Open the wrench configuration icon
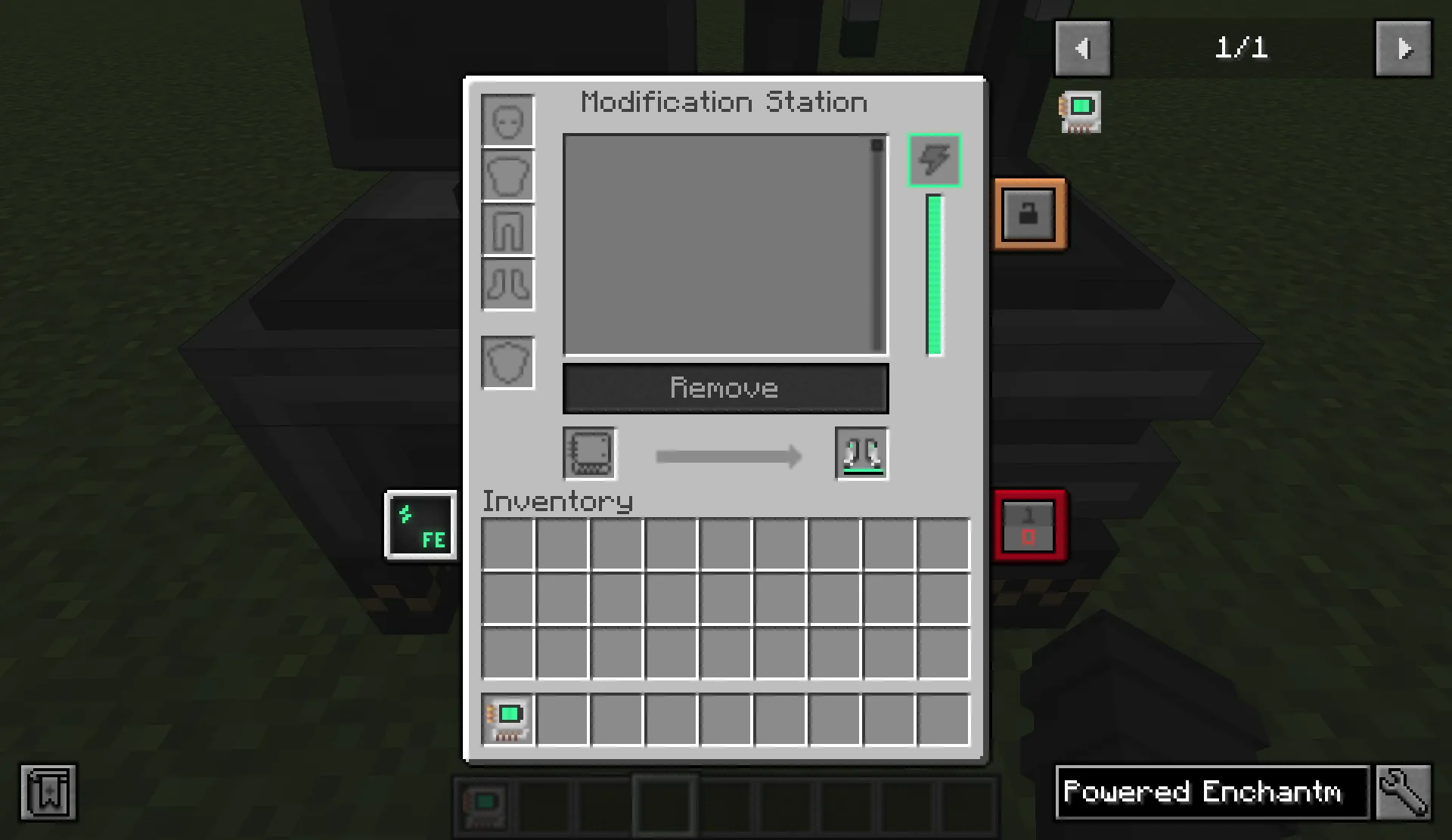The image size is (1452, 840). (x=1404, y=792)
